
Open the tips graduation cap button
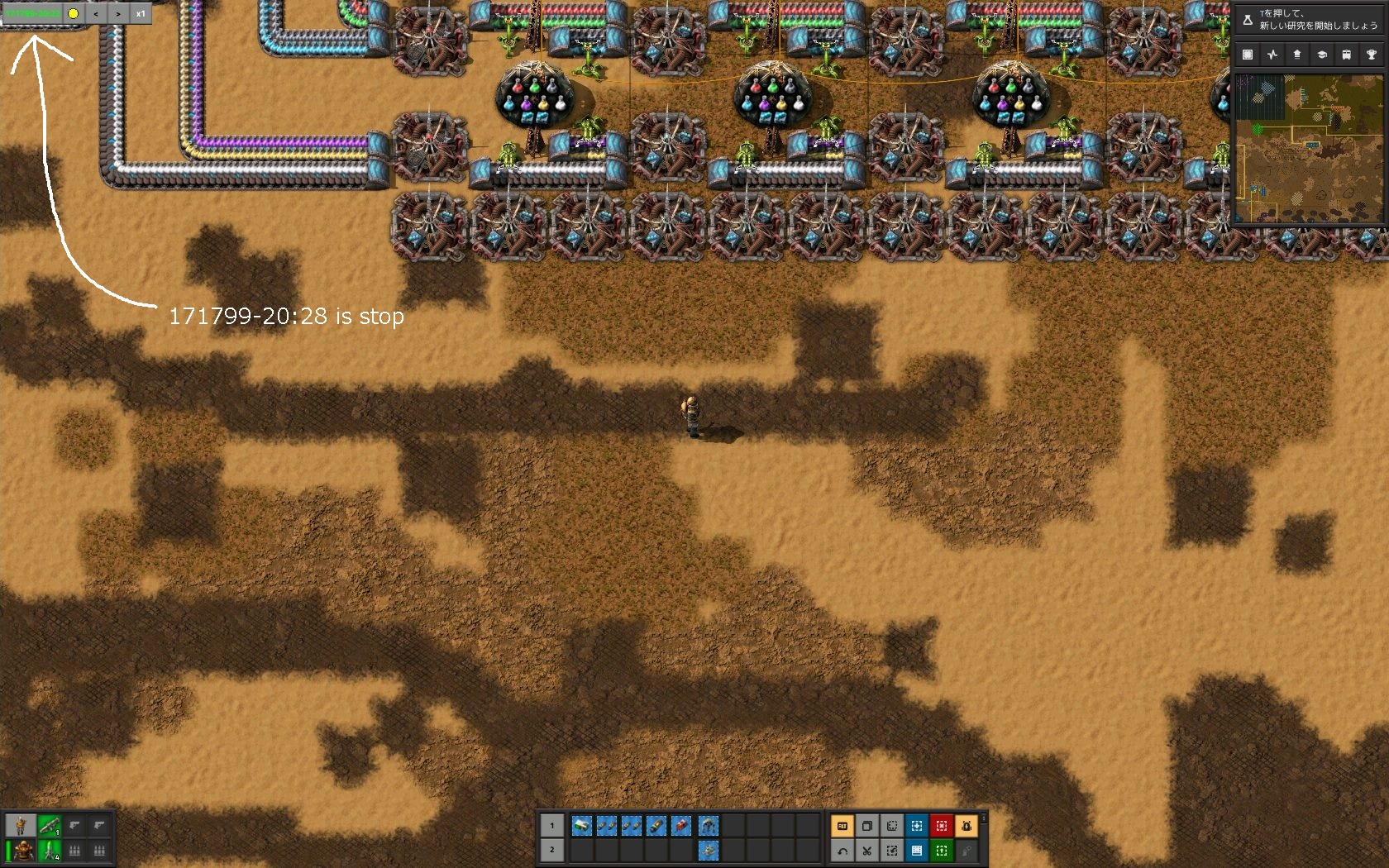(x=1322, y=55)
